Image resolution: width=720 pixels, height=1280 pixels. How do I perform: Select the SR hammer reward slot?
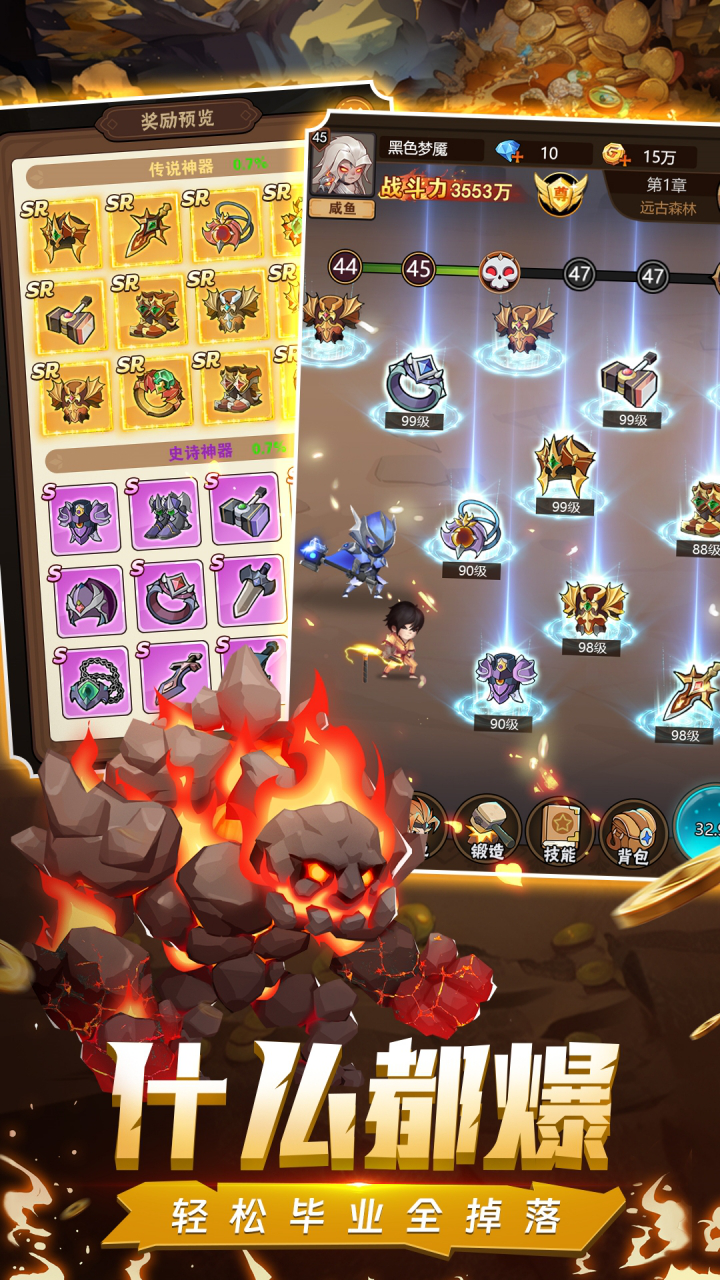(70, 315)
